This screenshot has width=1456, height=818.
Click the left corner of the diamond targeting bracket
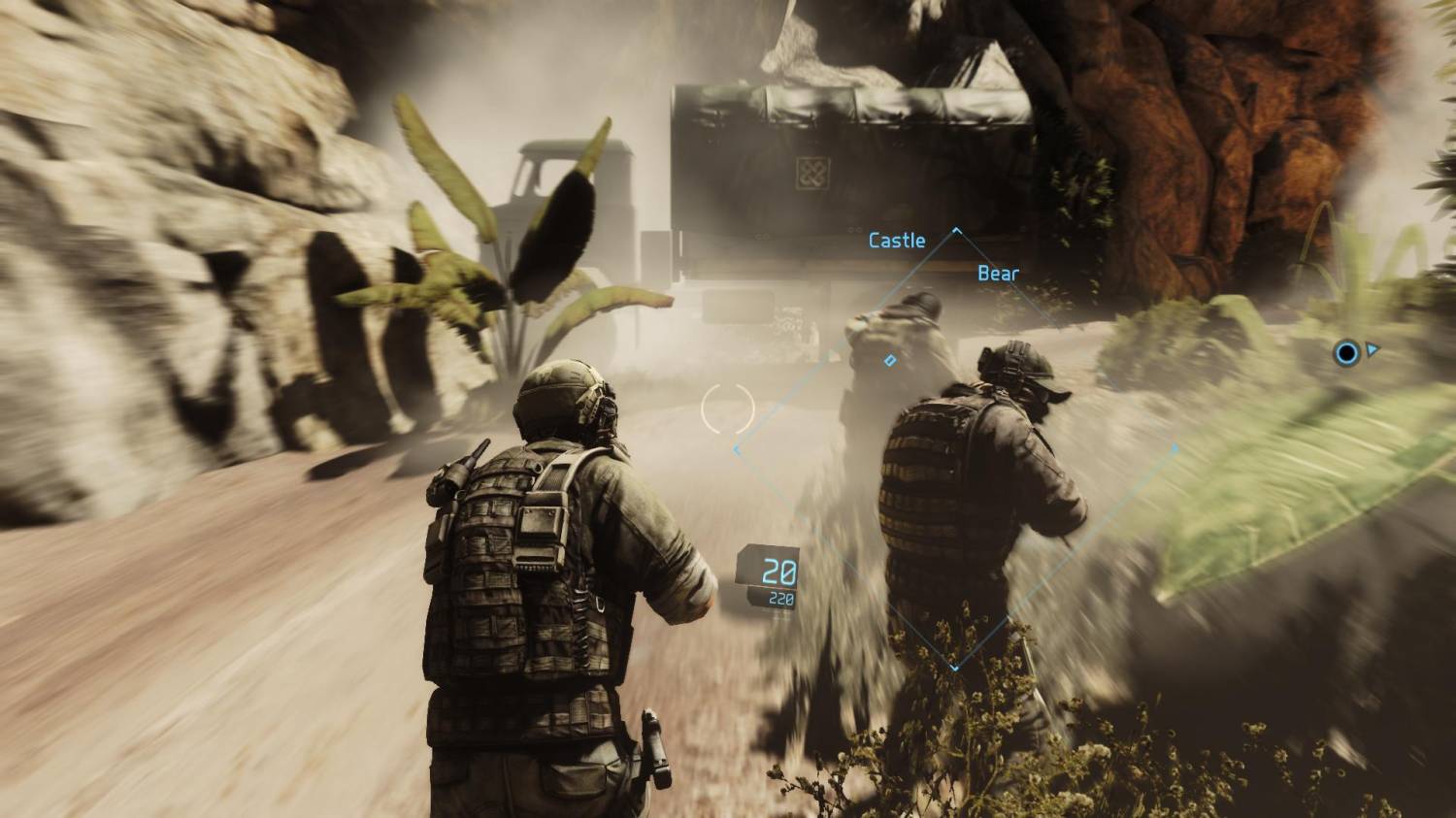(736, 449)
